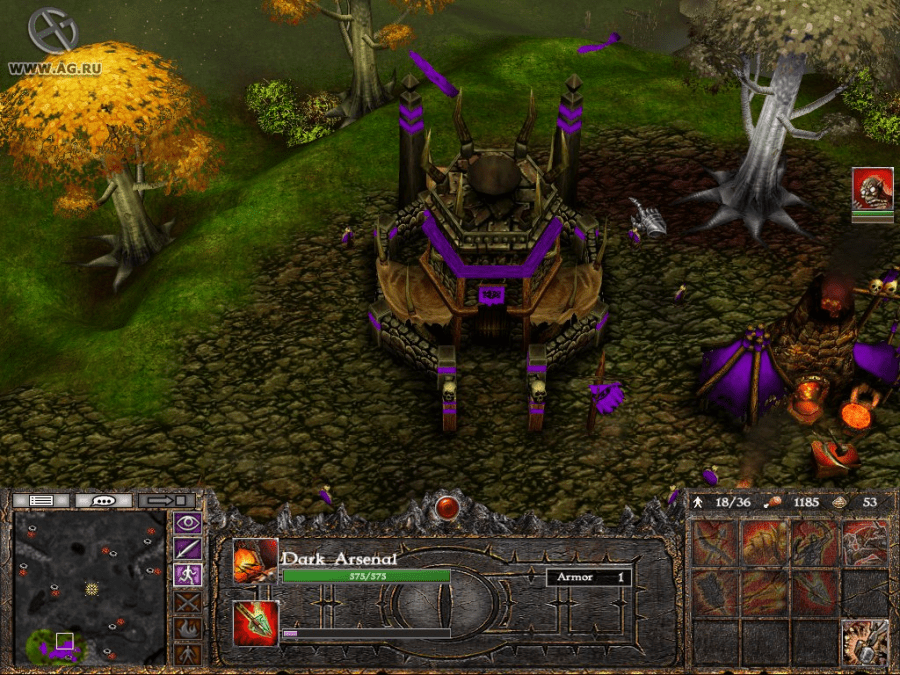The image size is (900, 675).
Task: Open the menu list button above minimap
Action: coord(41,499)
